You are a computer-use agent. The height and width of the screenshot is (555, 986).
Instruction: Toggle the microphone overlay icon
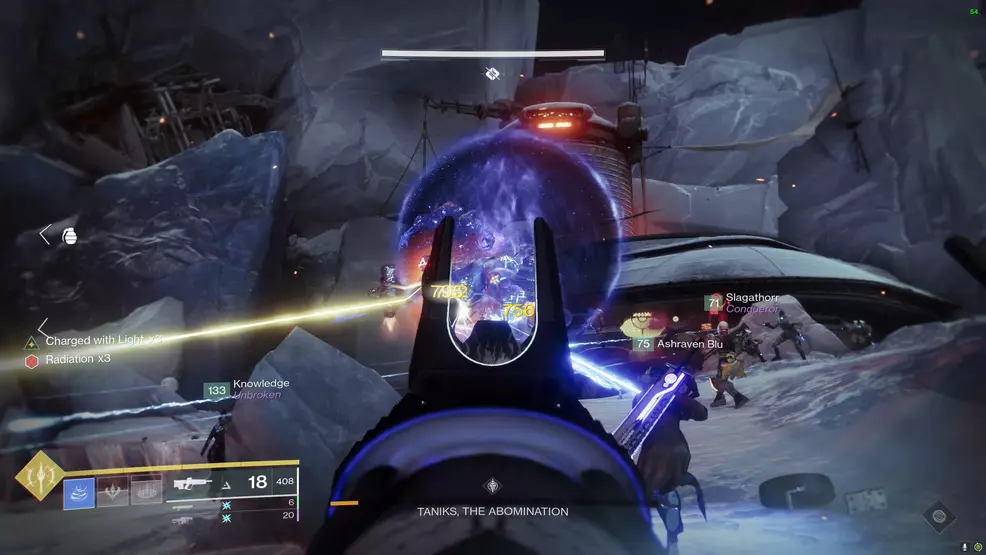(x=964, y=547)
